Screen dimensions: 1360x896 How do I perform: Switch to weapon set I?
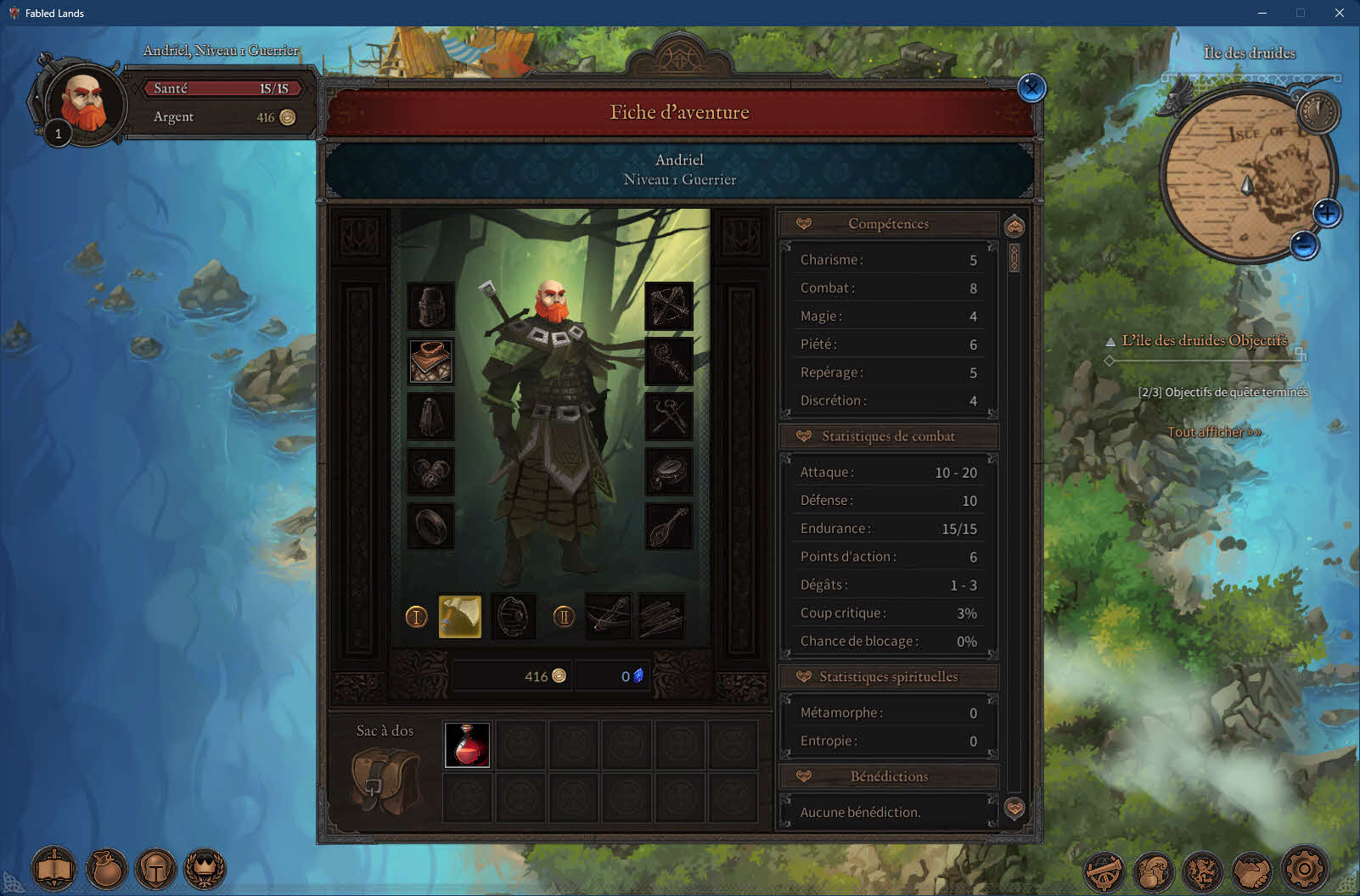coord(416,617)
